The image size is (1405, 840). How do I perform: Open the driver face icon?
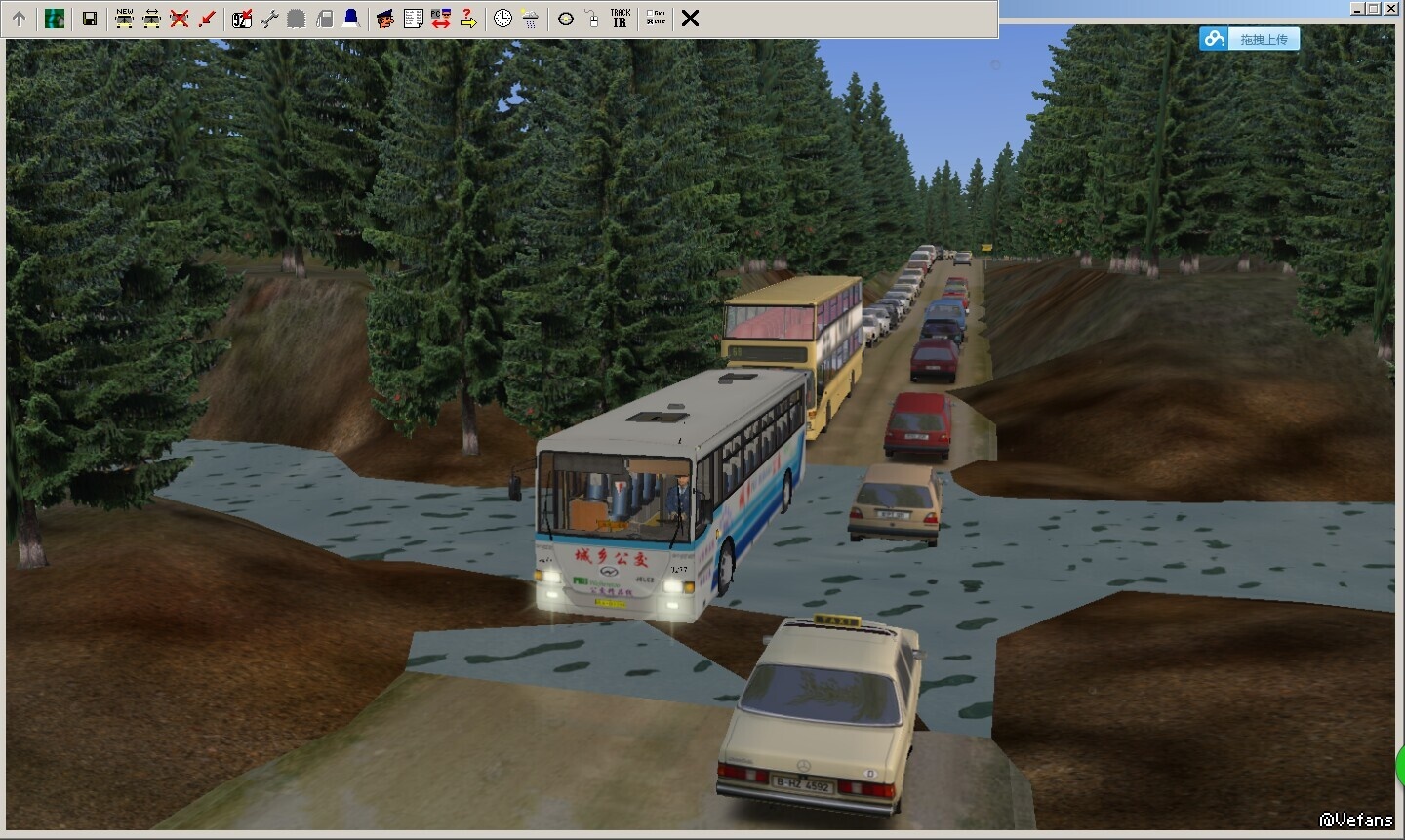[385, 19]
